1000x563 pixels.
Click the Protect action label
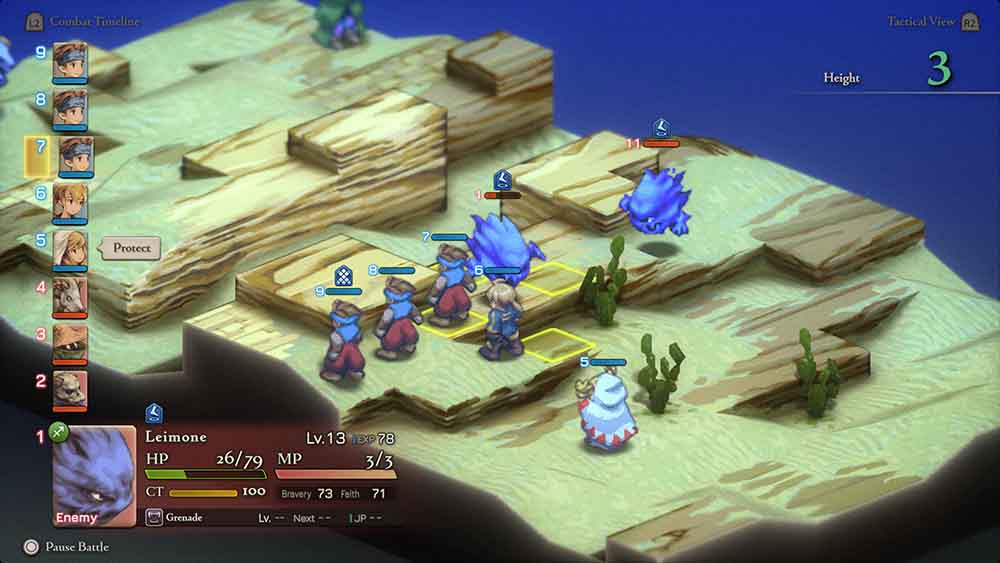(x=132, y=248)
